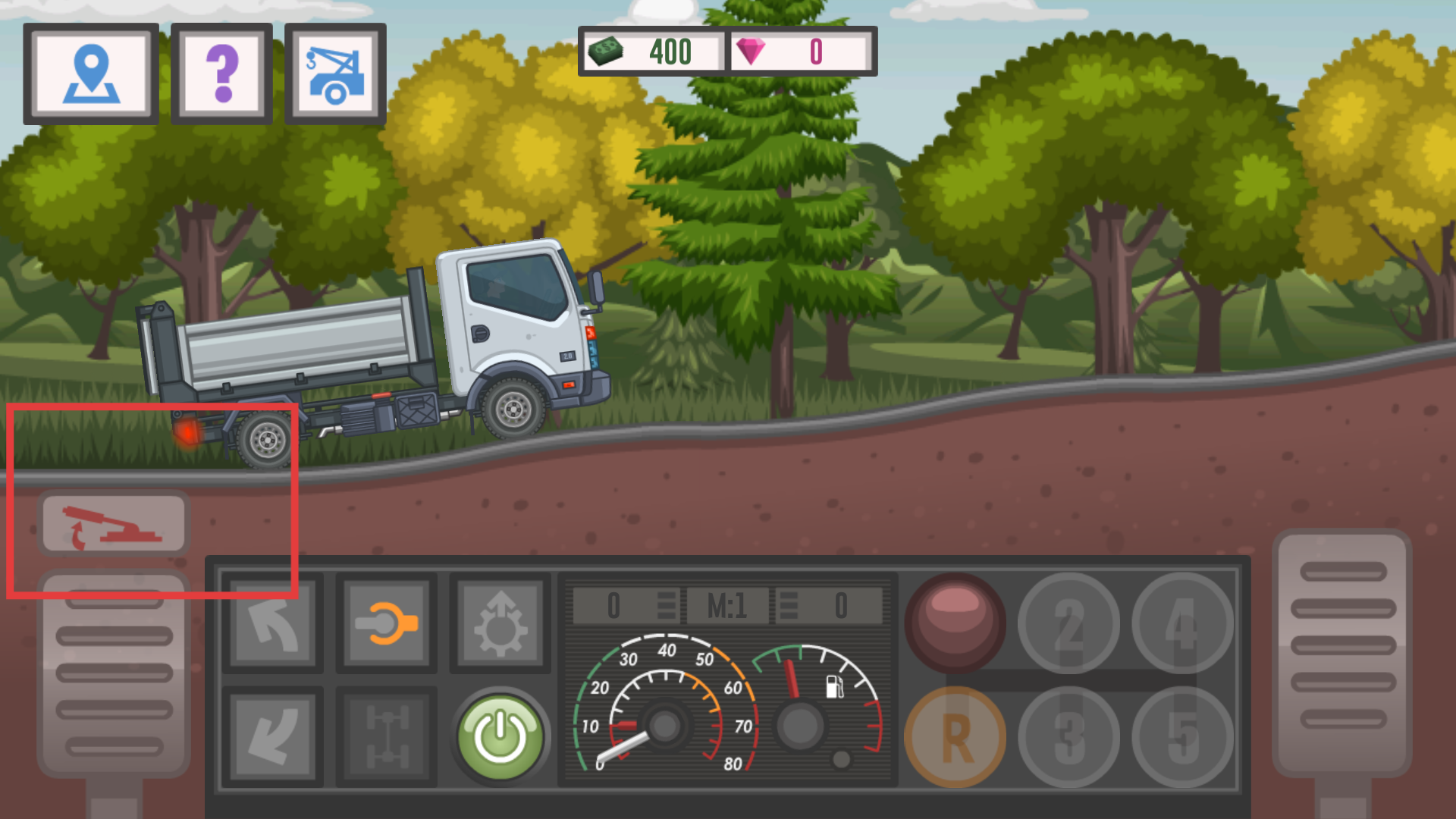Shift into gear 3
Screen dimensions: 1456x819
coord(1069,737)
